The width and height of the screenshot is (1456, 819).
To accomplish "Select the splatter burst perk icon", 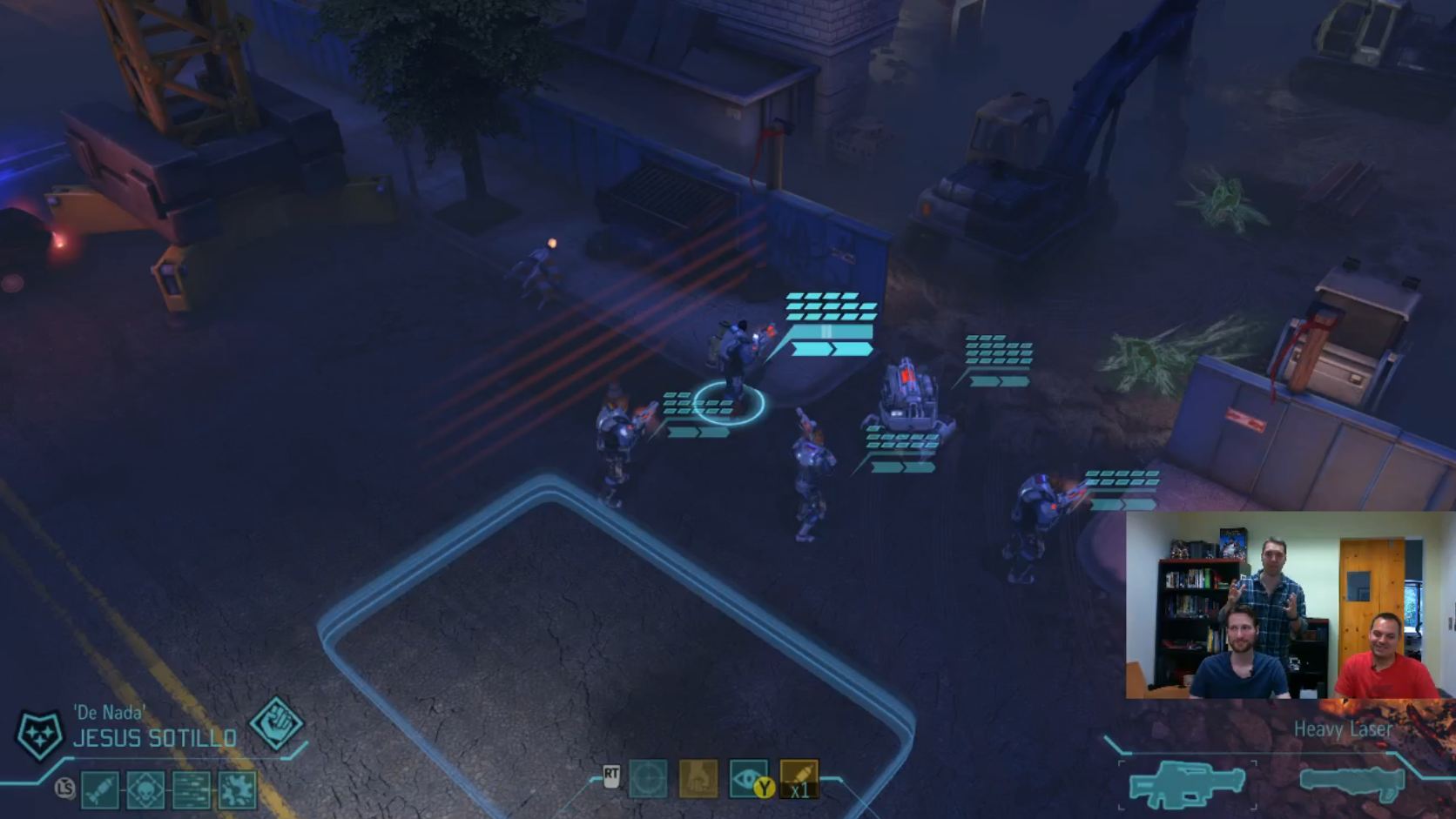I will [237, 790].
